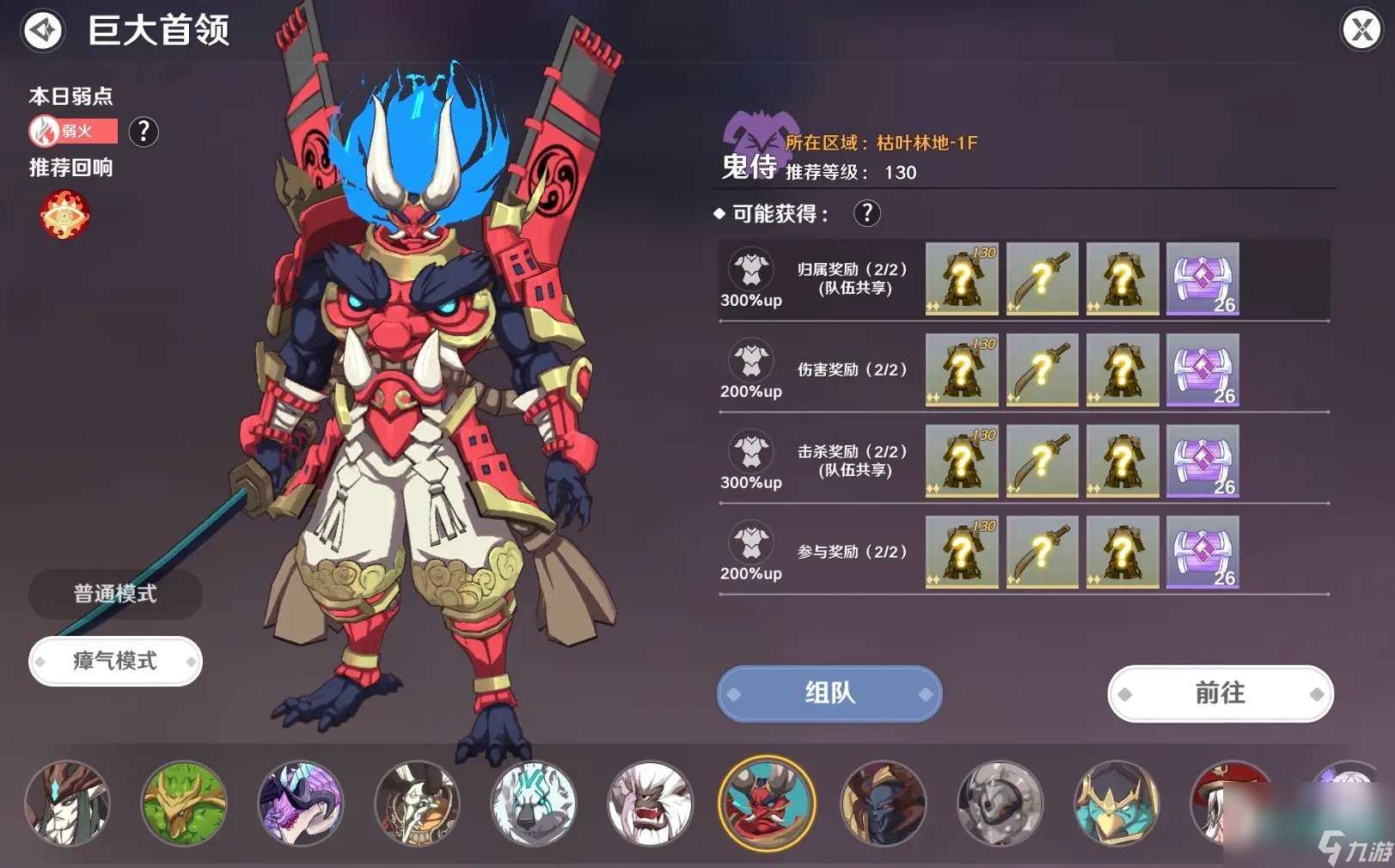
Task: Switch to 普通模式
Action: 114,593
